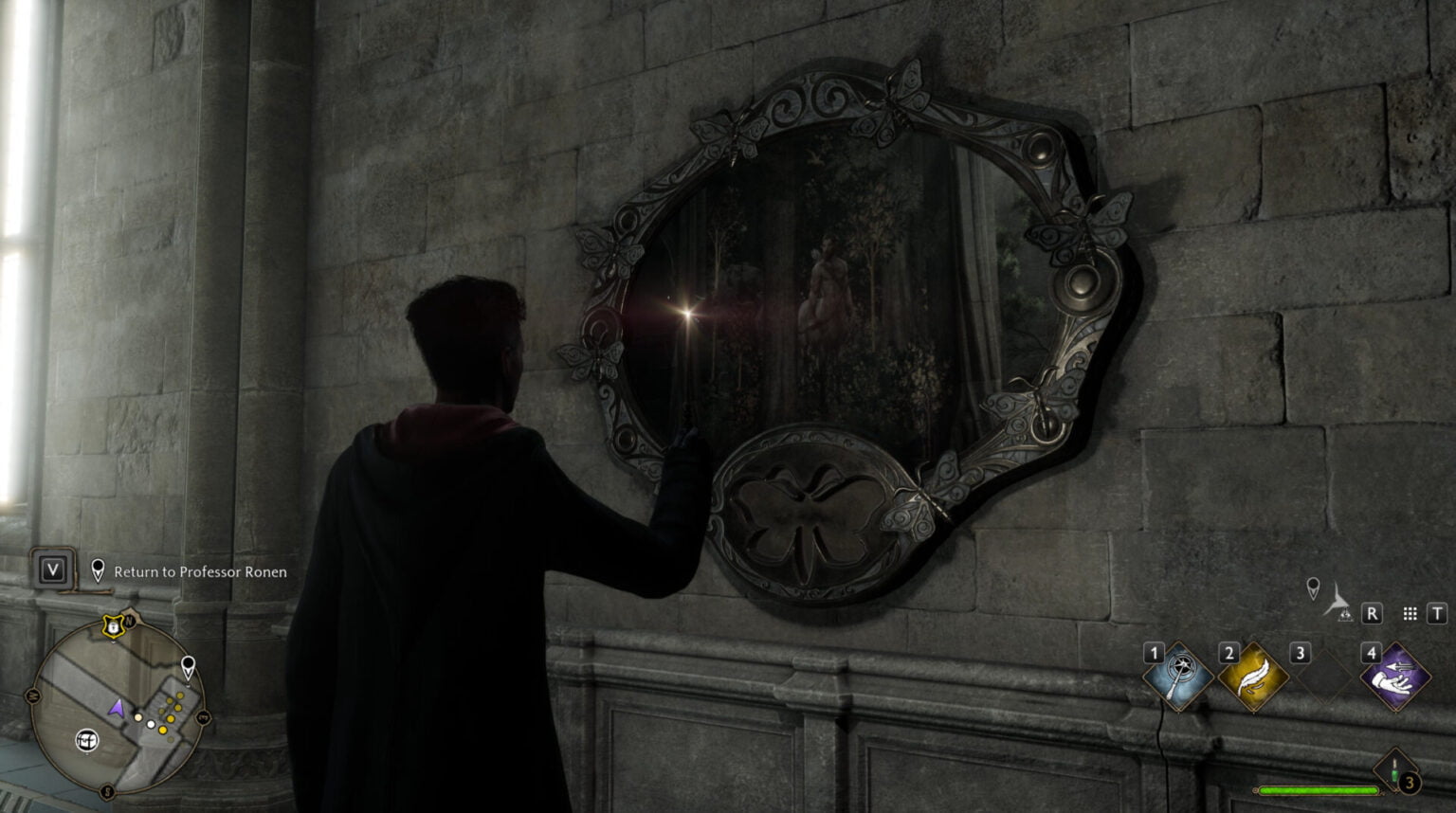Screen dimensions: 1456x813
Task: Click the player arrow on the minimap
Action: point(118,709)
